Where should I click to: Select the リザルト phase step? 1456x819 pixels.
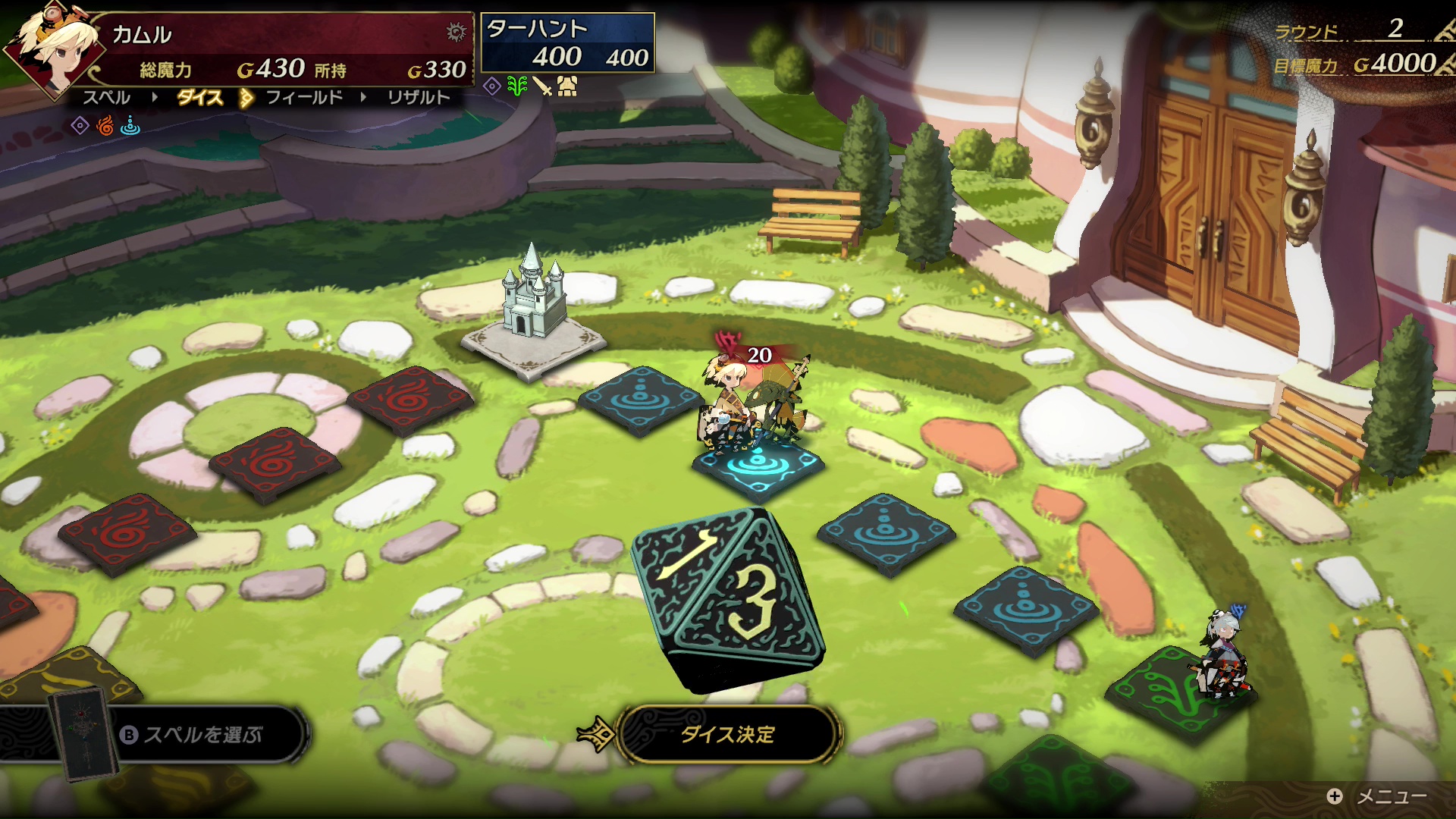418,98
